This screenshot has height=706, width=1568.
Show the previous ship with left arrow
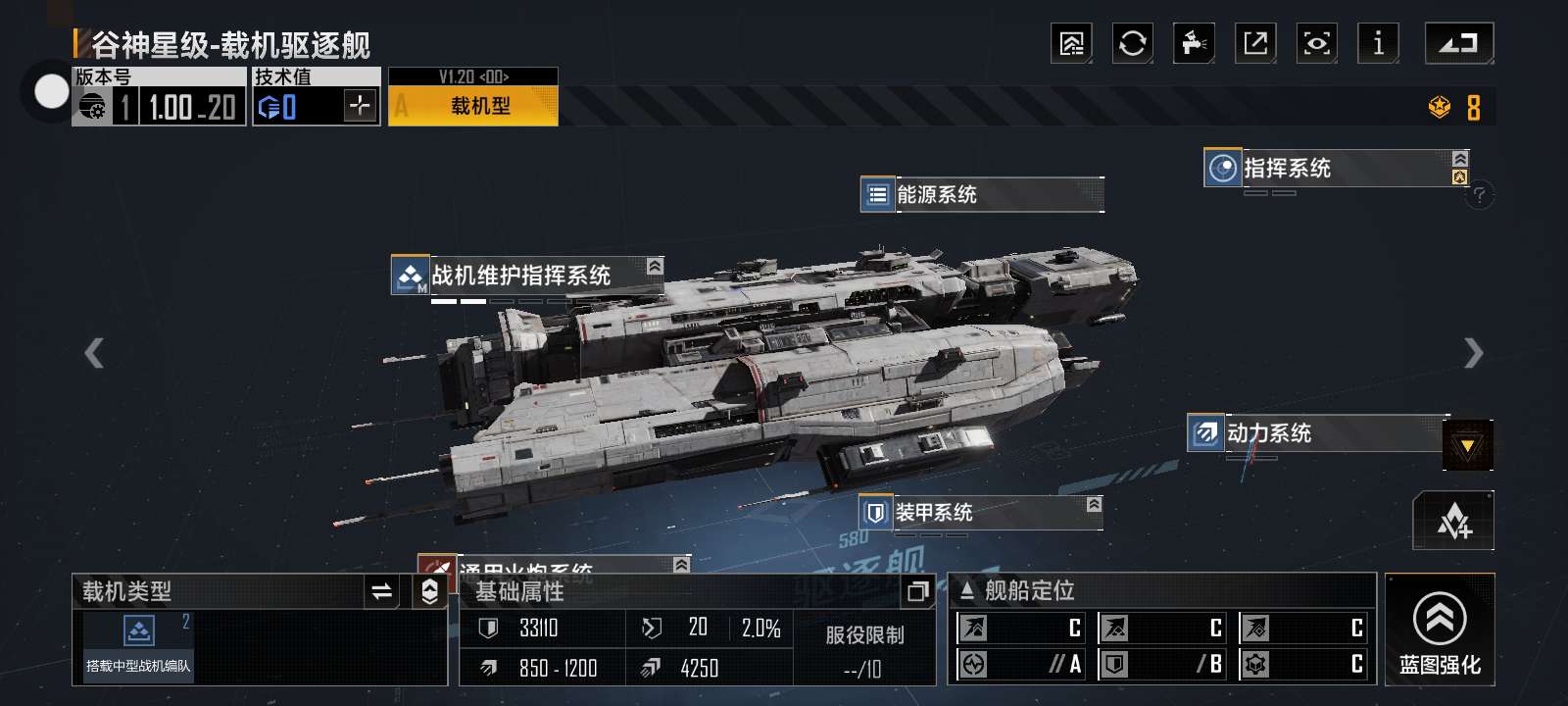94,353
